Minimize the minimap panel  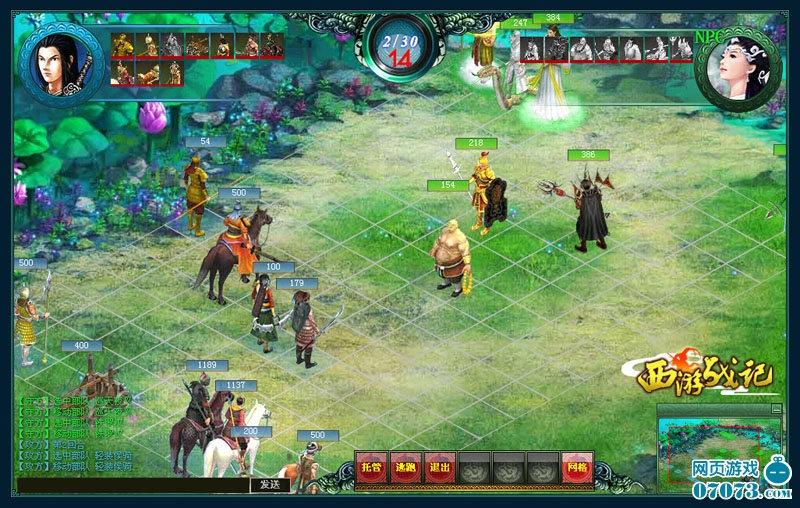(x=776, y=408)
